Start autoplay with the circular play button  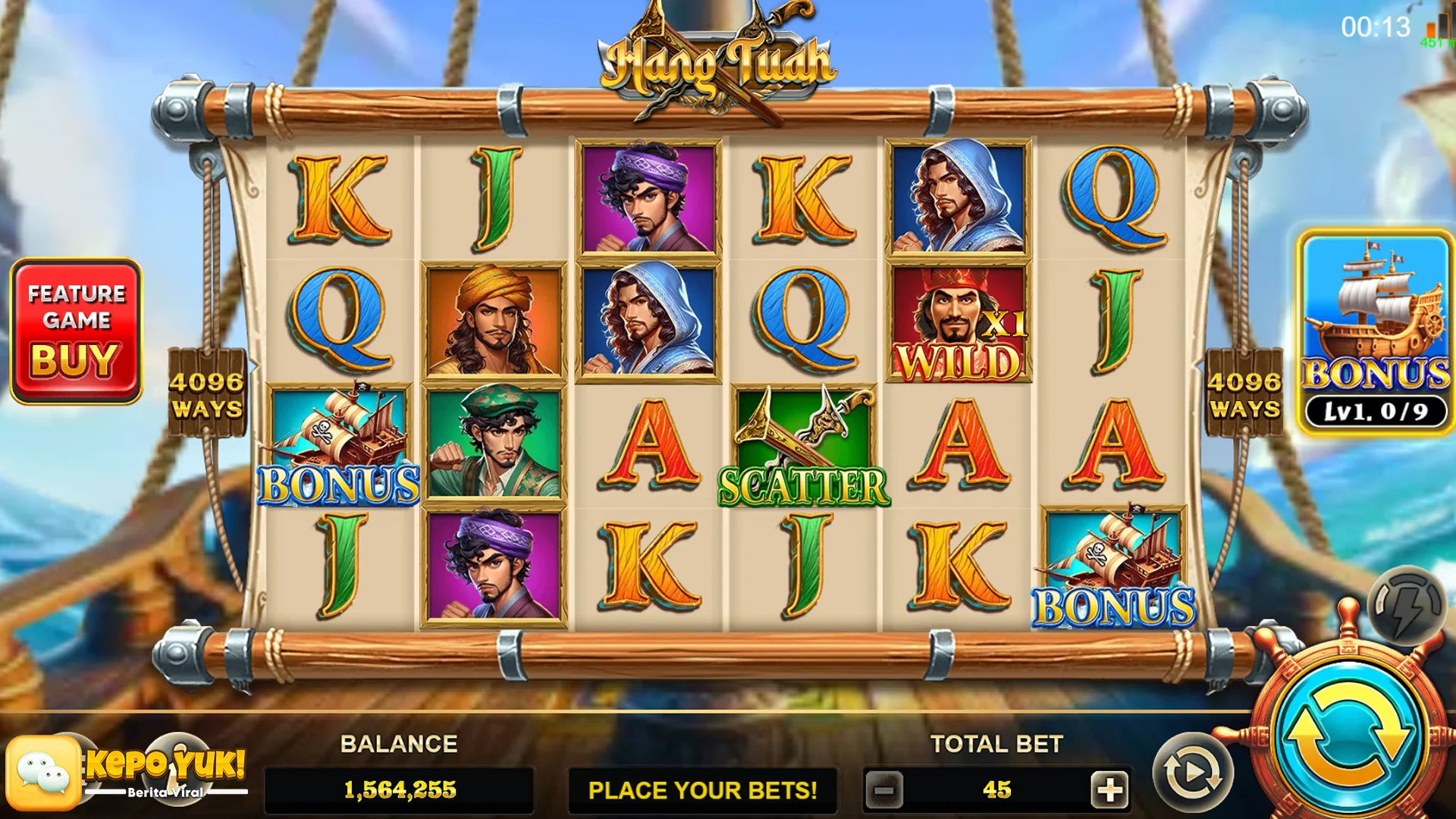point(1193,773)
